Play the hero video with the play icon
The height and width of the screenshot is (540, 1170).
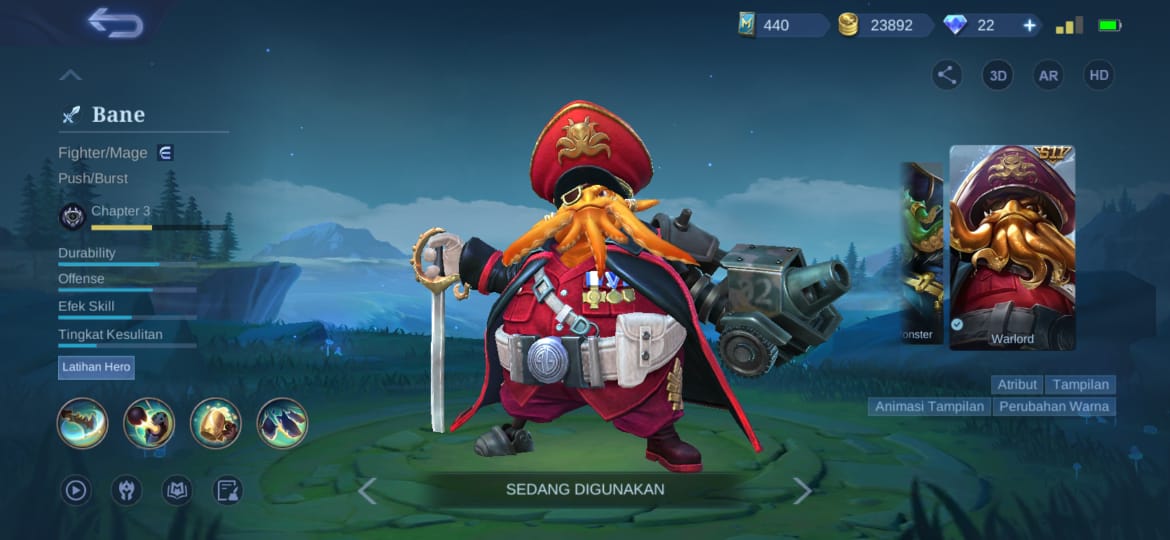click(75, 490)
